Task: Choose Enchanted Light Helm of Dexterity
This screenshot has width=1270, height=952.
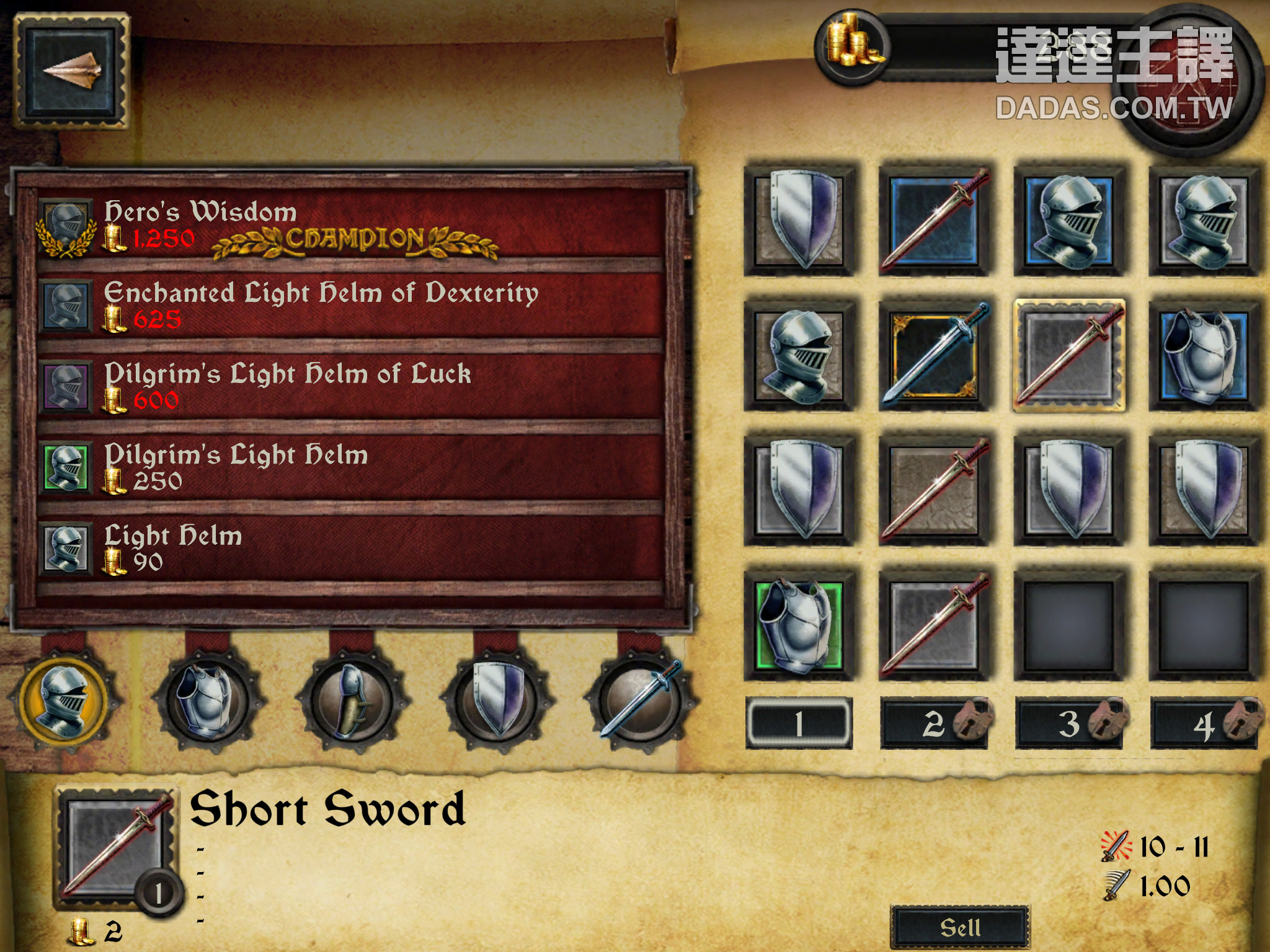Action: (x=350, y=306)
